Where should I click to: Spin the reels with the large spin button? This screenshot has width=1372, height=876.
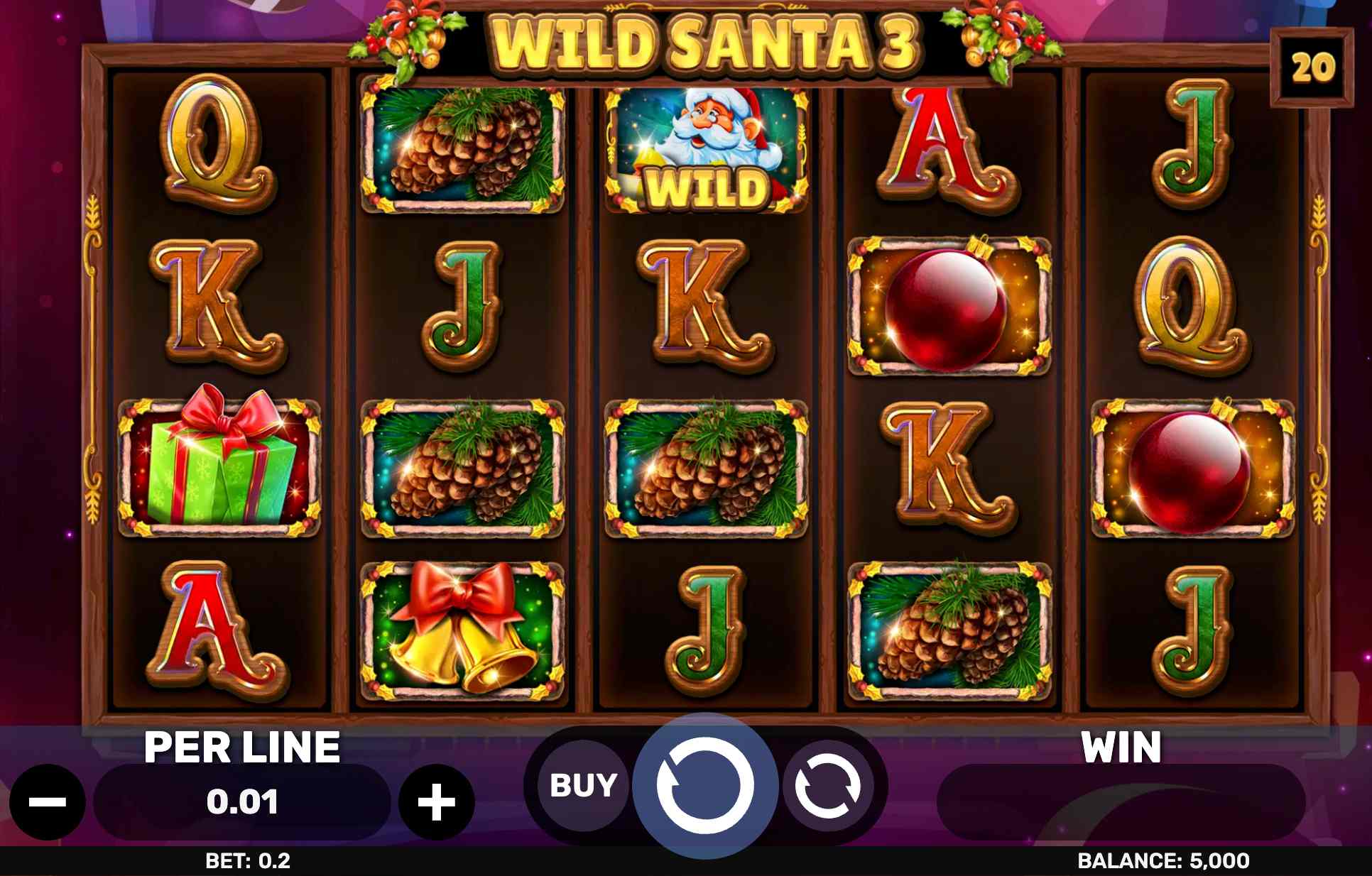(704, 786)
